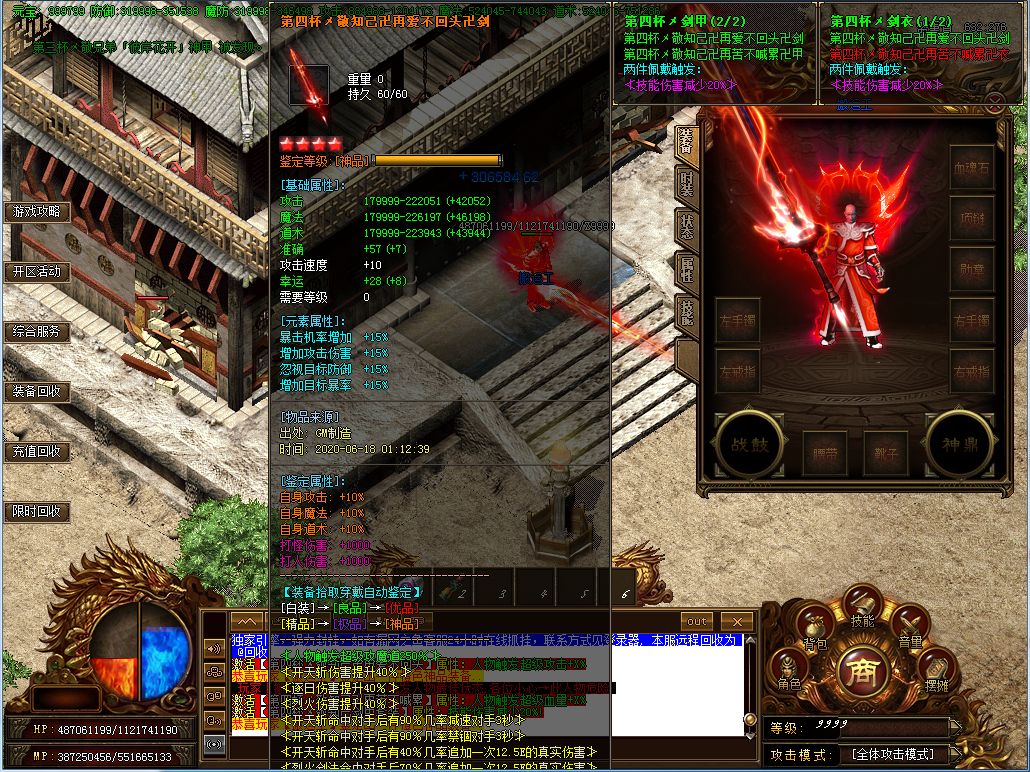Open the 综合服务 general services menu
This screenshot has width=1030, height=772.
coord(37,331)
